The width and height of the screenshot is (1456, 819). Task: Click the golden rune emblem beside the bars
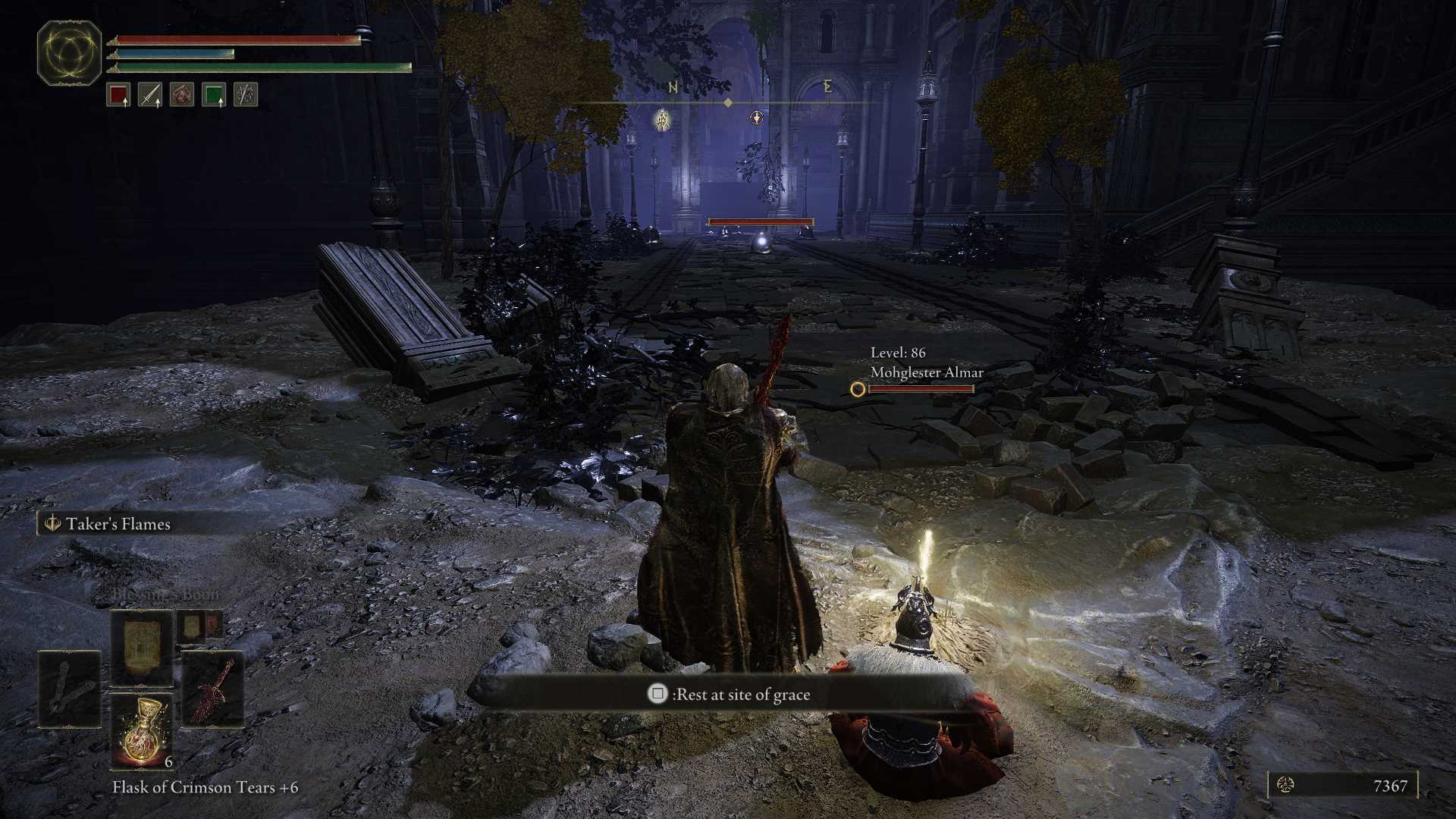[69, 52]
